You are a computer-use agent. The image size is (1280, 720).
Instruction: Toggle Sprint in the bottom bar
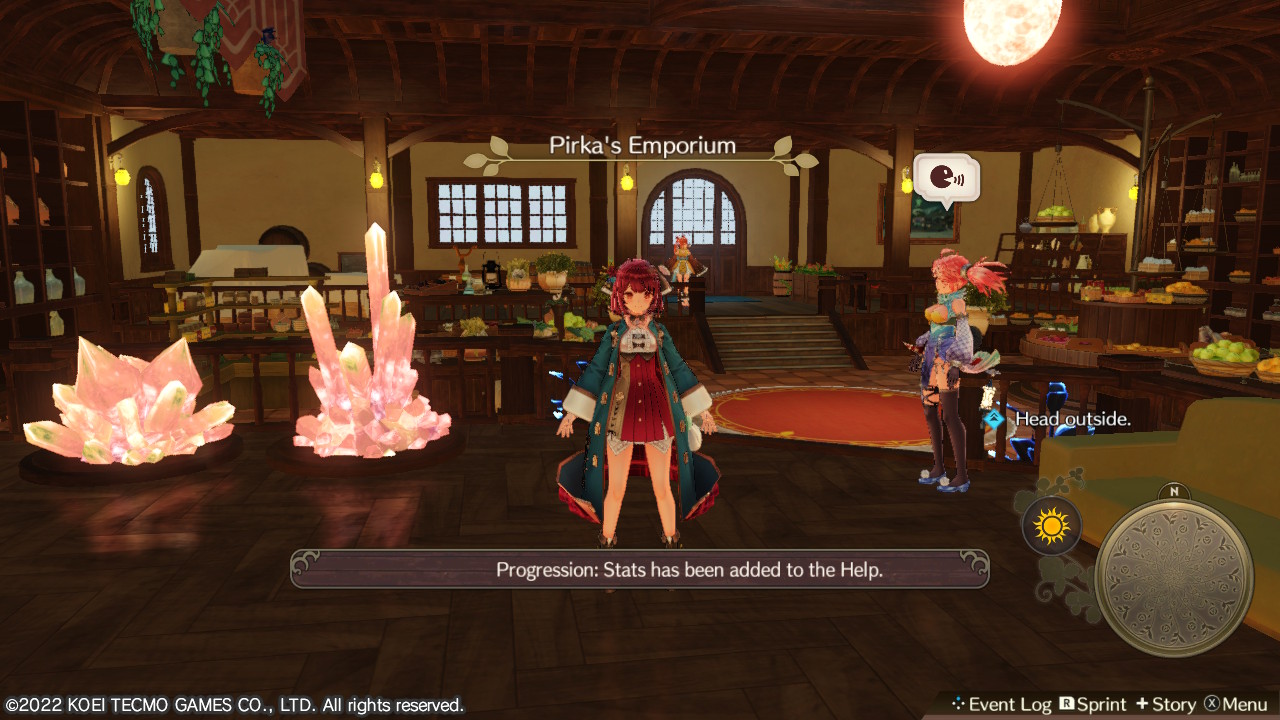[1093, 705]
